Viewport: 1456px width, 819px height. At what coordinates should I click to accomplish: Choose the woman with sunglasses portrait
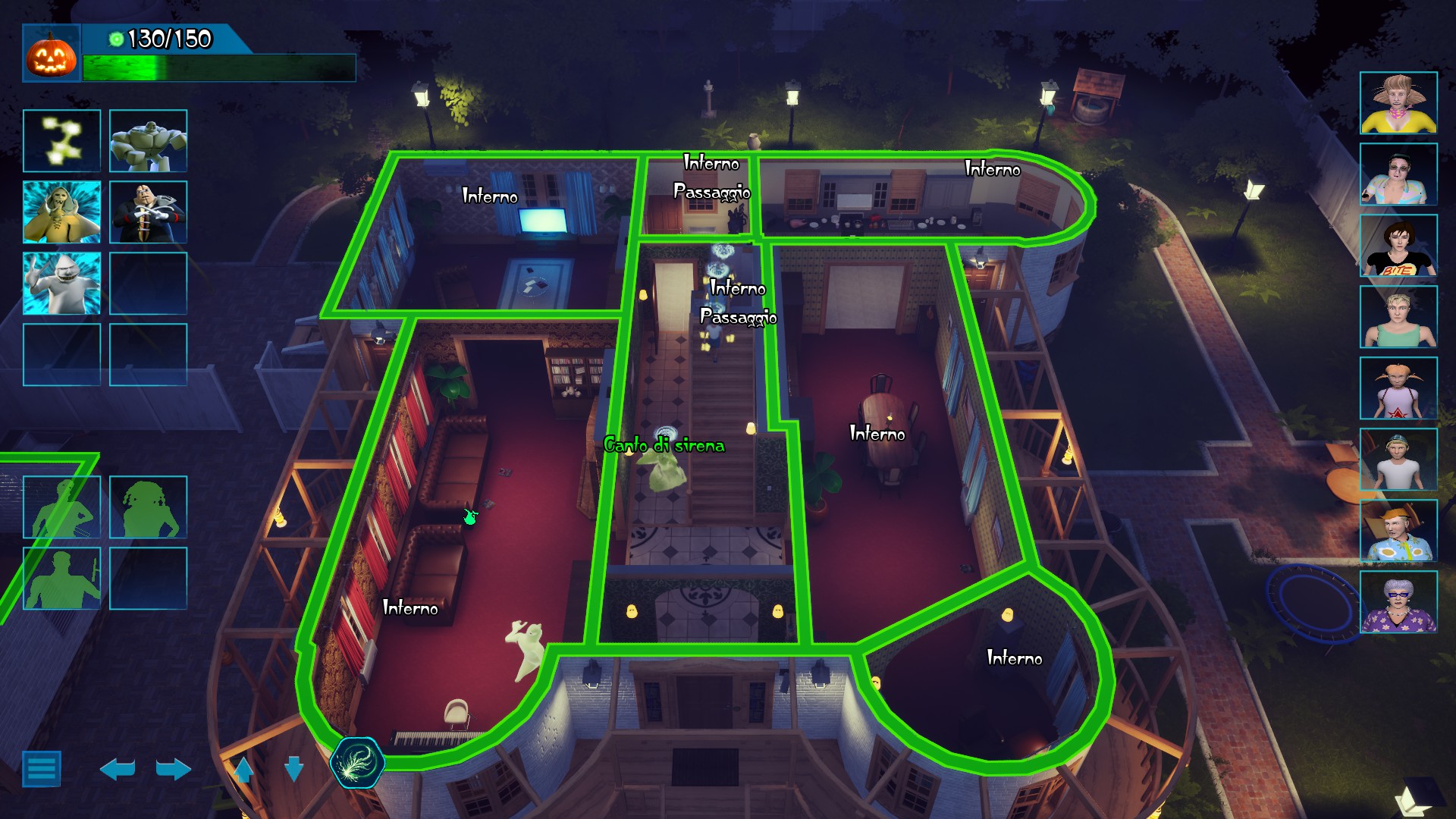point(1398,174)
